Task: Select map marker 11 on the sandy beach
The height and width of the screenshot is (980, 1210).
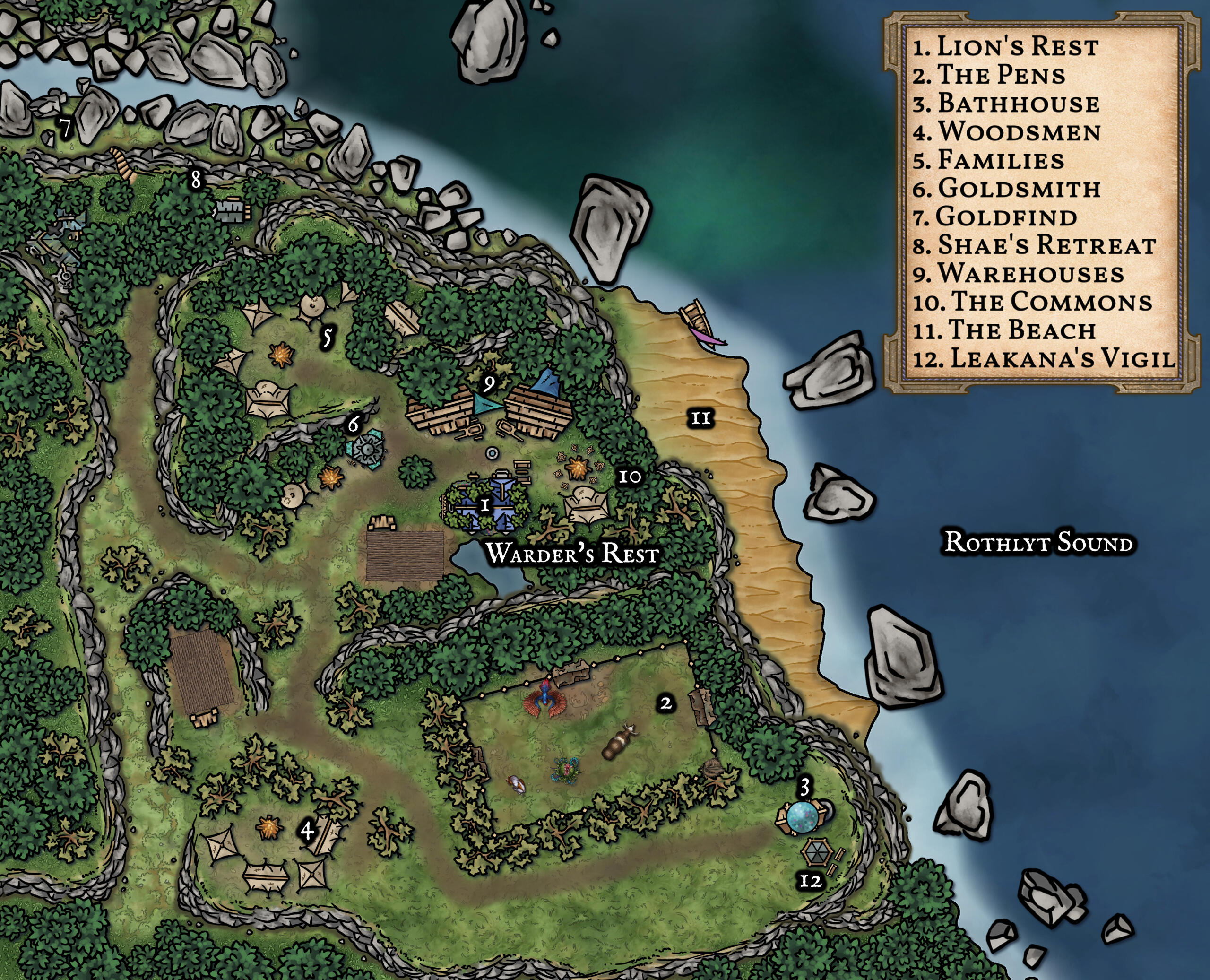Action: click(x=700, y=418)
